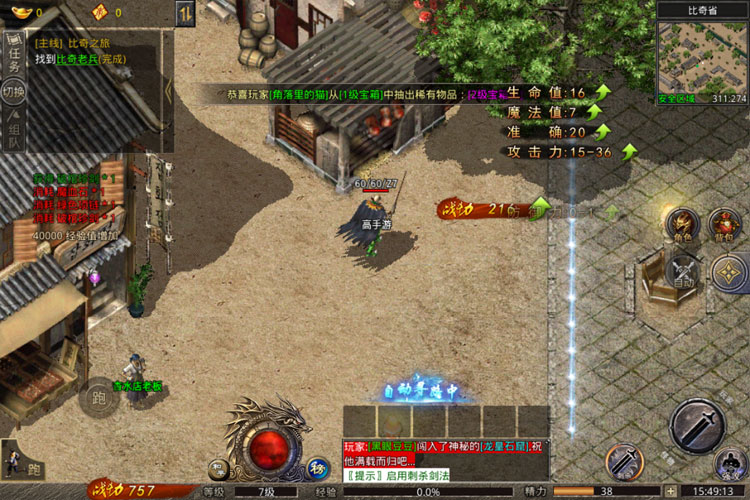Toggle the 自动 auto-combat button
This screenshot has width=750, height=500.
(684, 272)
